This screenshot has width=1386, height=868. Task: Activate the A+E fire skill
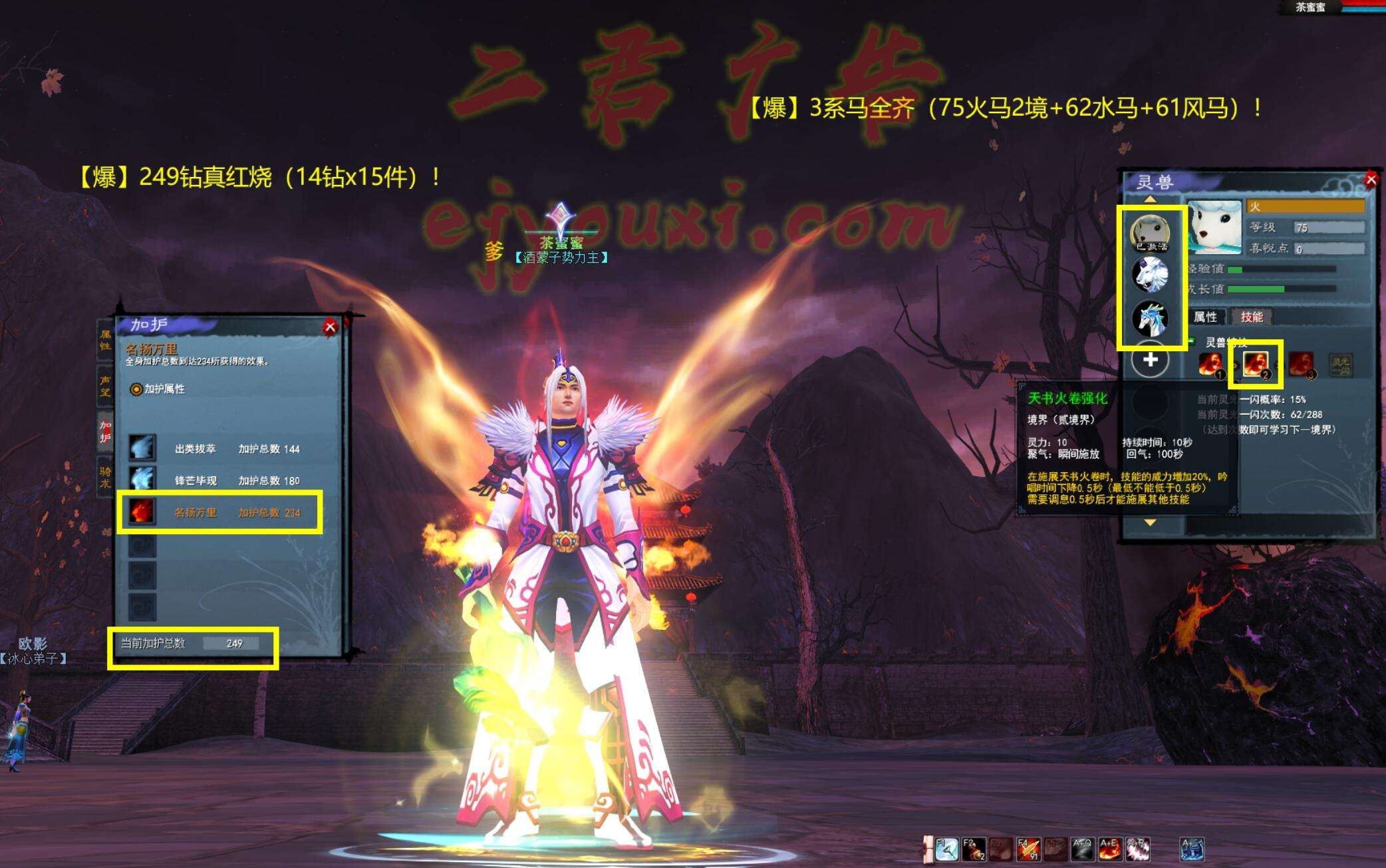1109,849
